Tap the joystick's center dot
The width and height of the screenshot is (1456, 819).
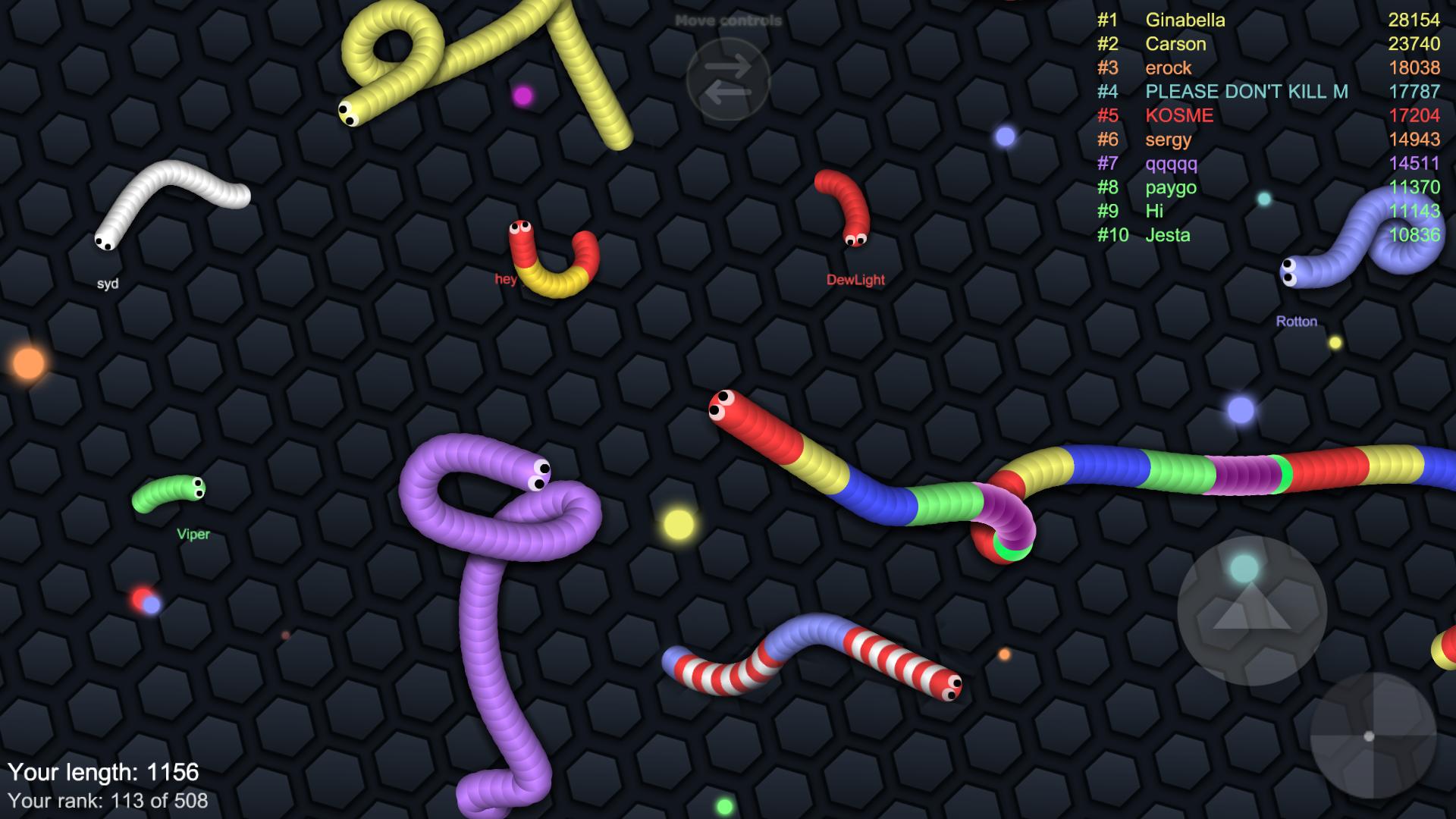(1369, 736)
